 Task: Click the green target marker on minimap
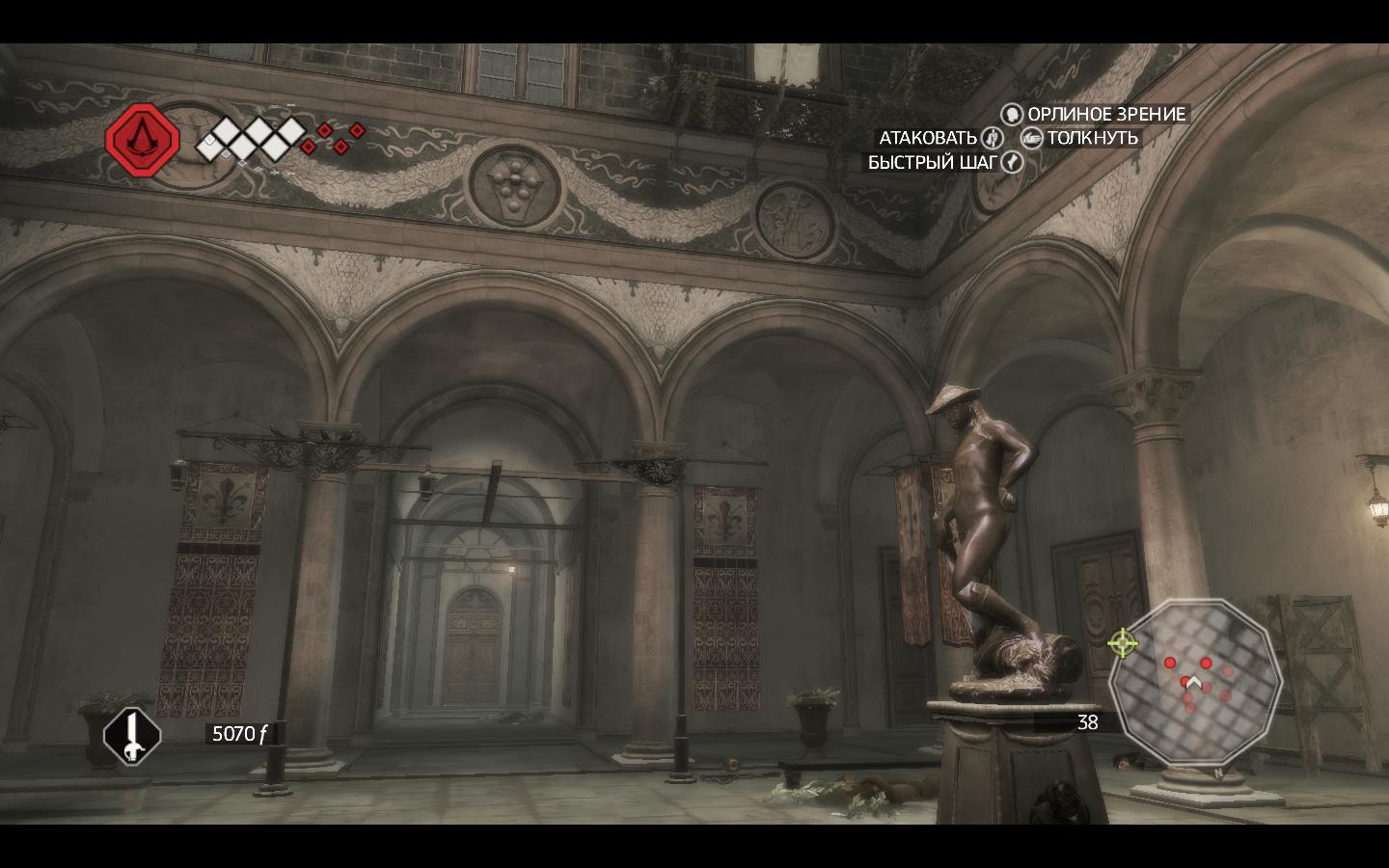click(1122, 642)
